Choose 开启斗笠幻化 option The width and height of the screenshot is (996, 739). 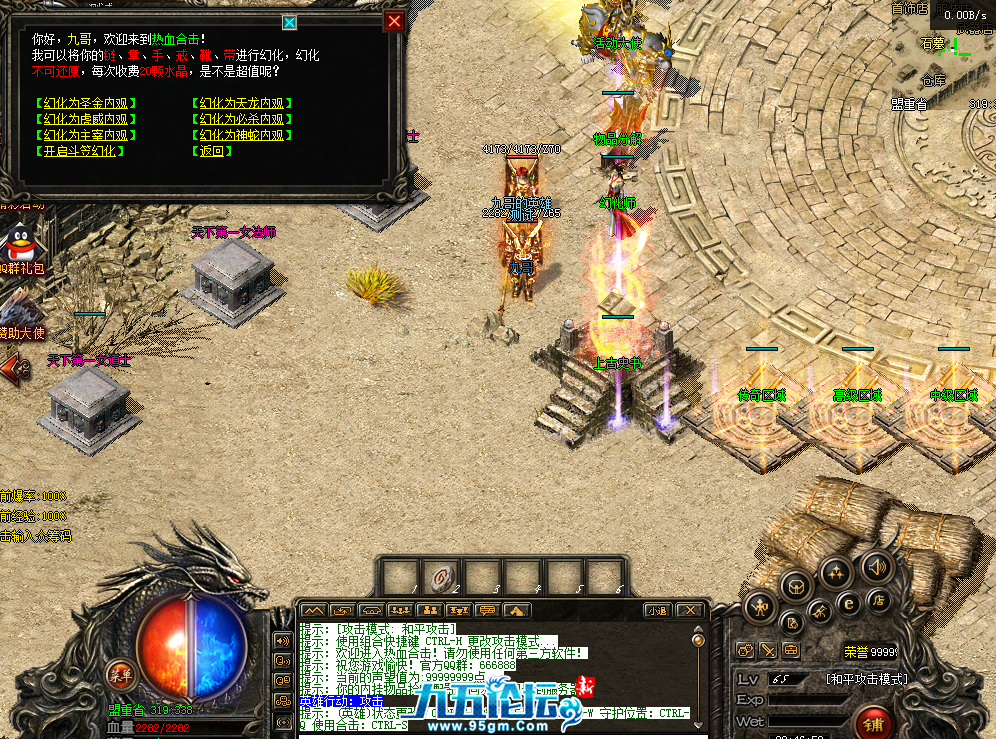[80, 151]
